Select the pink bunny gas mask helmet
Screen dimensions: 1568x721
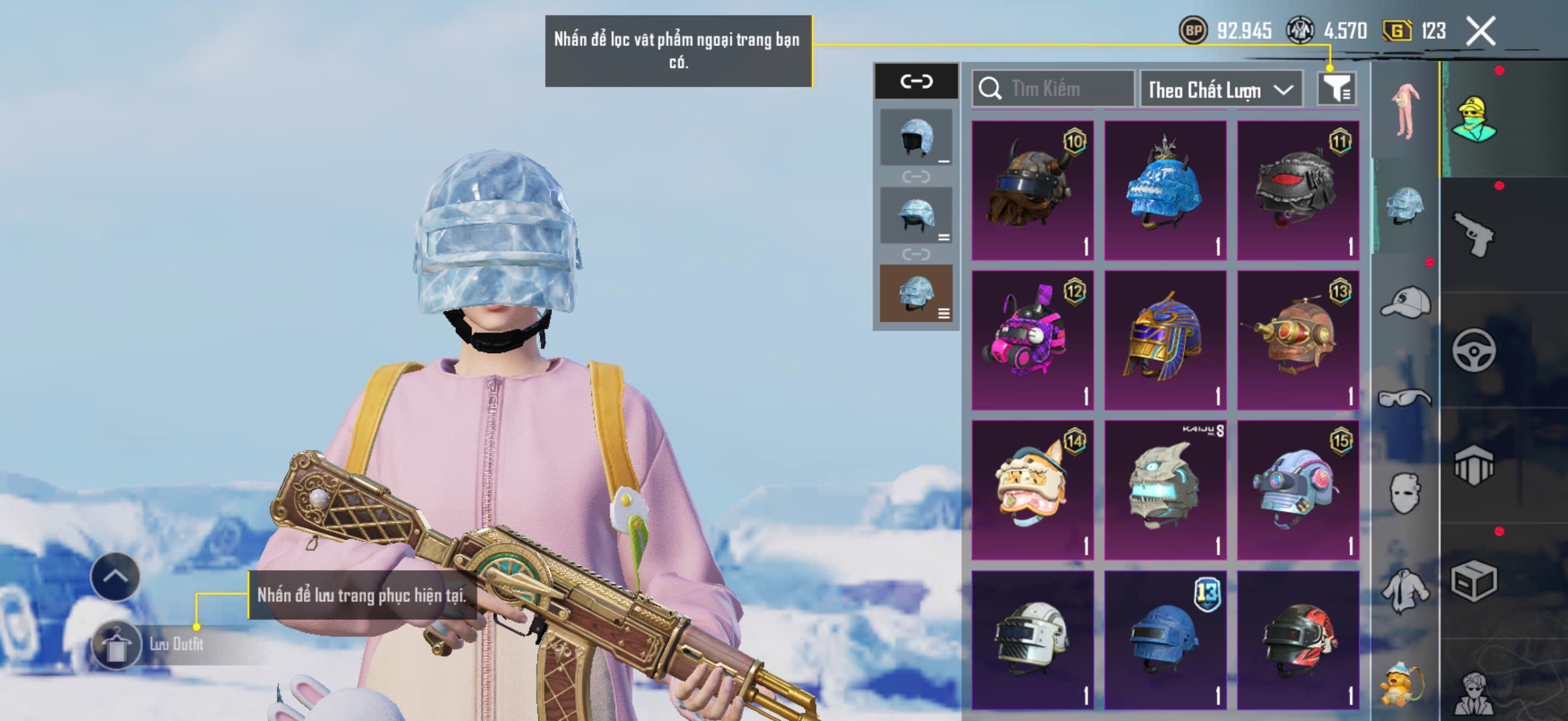click(1032, 340)
